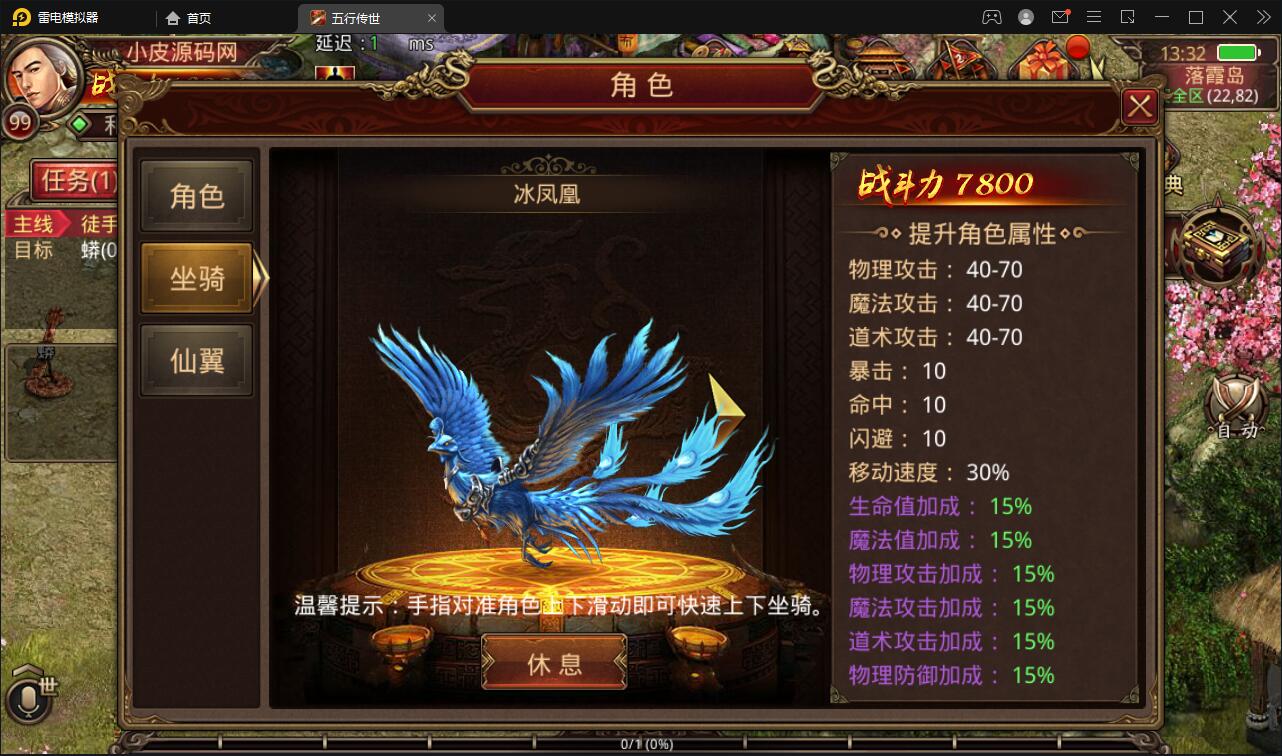Viewport: 1282px width, 756px height.
Task: Click the gift box icon at the top
Action: pyautogui.click(x=1046, y=60)
